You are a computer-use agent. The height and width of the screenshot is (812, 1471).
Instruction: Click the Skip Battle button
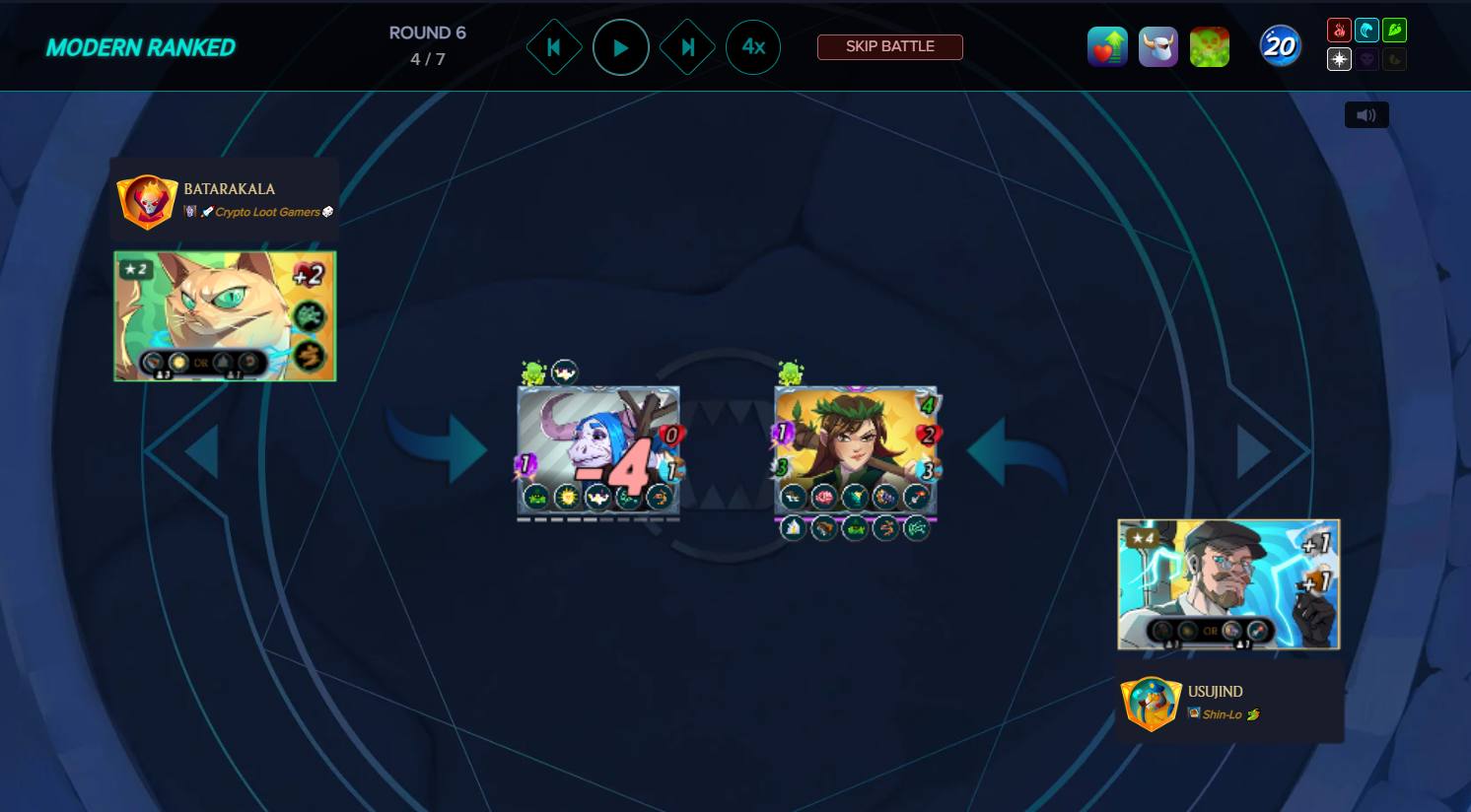[889, 46]
